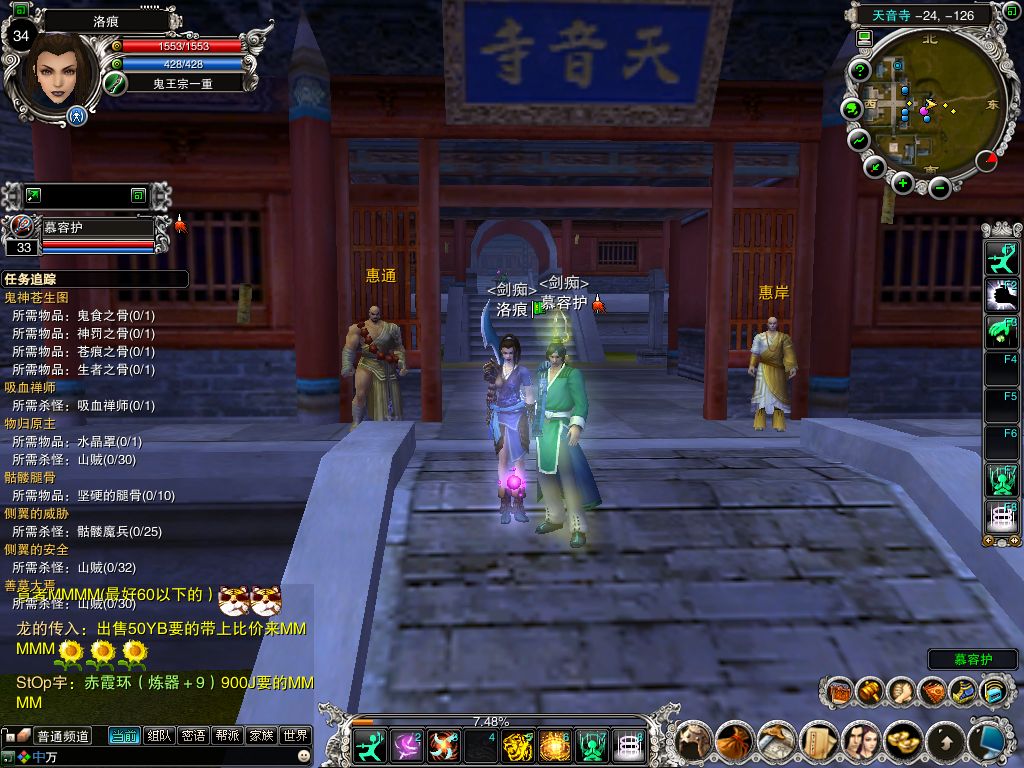Zoom out the minimap with minus button

(938, 187)
